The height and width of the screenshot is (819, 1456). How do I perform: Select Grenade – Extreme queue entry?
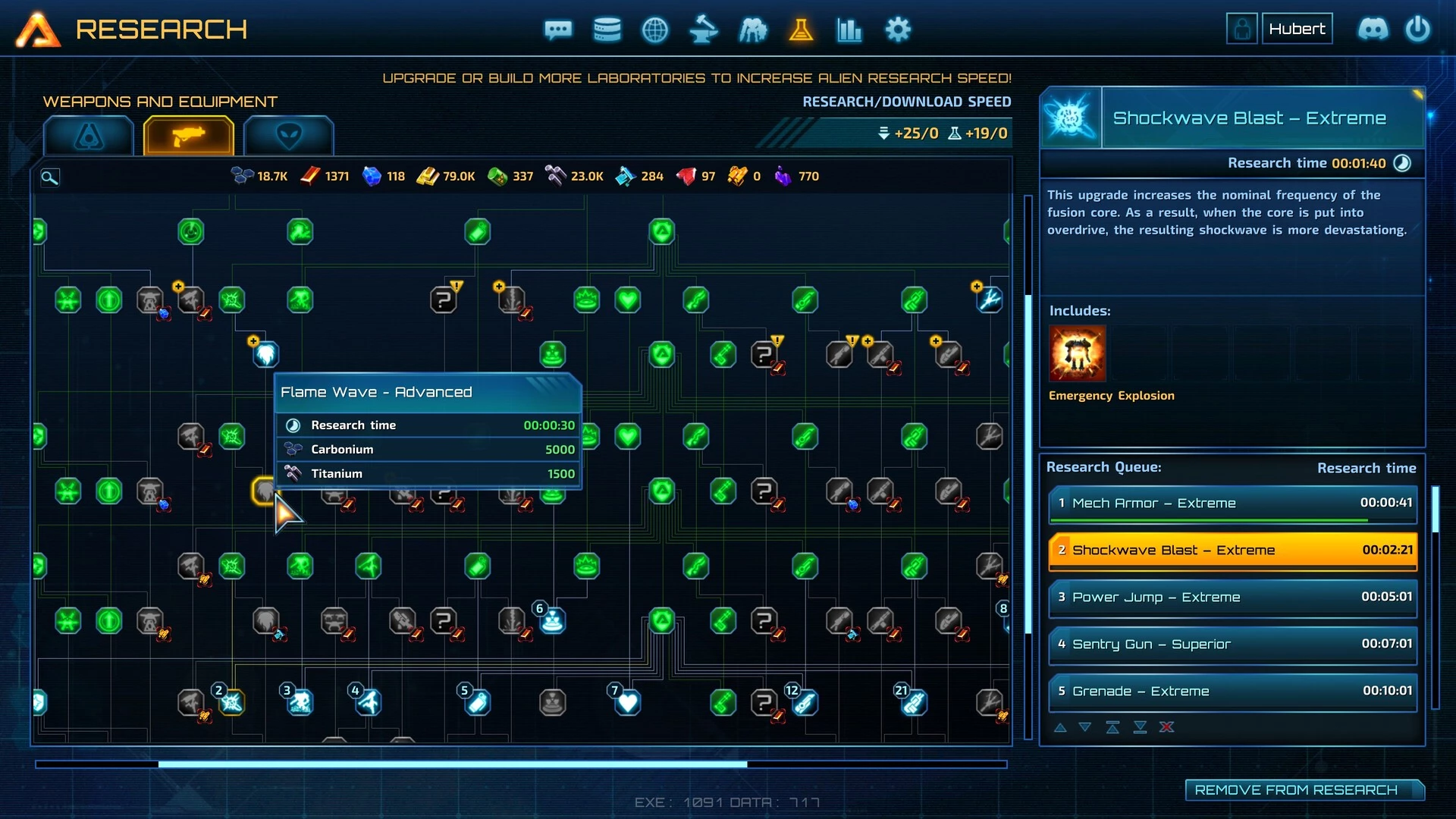(1232, 692)
